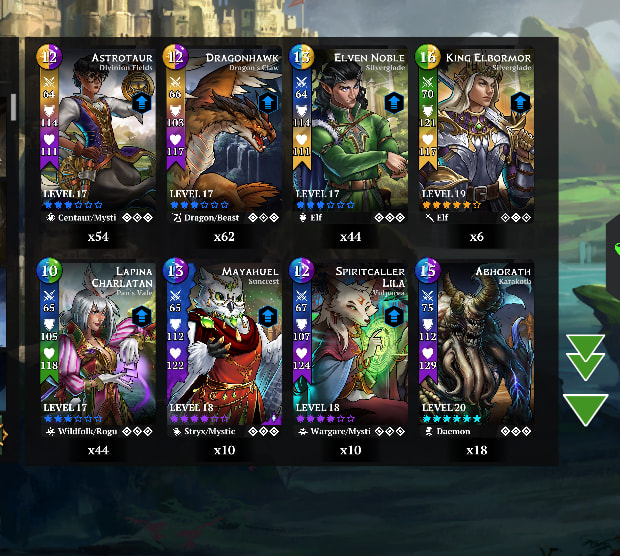This screenshot has height=556, width=620.
Task: Tap Dragonhawk's blue upgrade arrow icon
Action: [x=268, y=103]
